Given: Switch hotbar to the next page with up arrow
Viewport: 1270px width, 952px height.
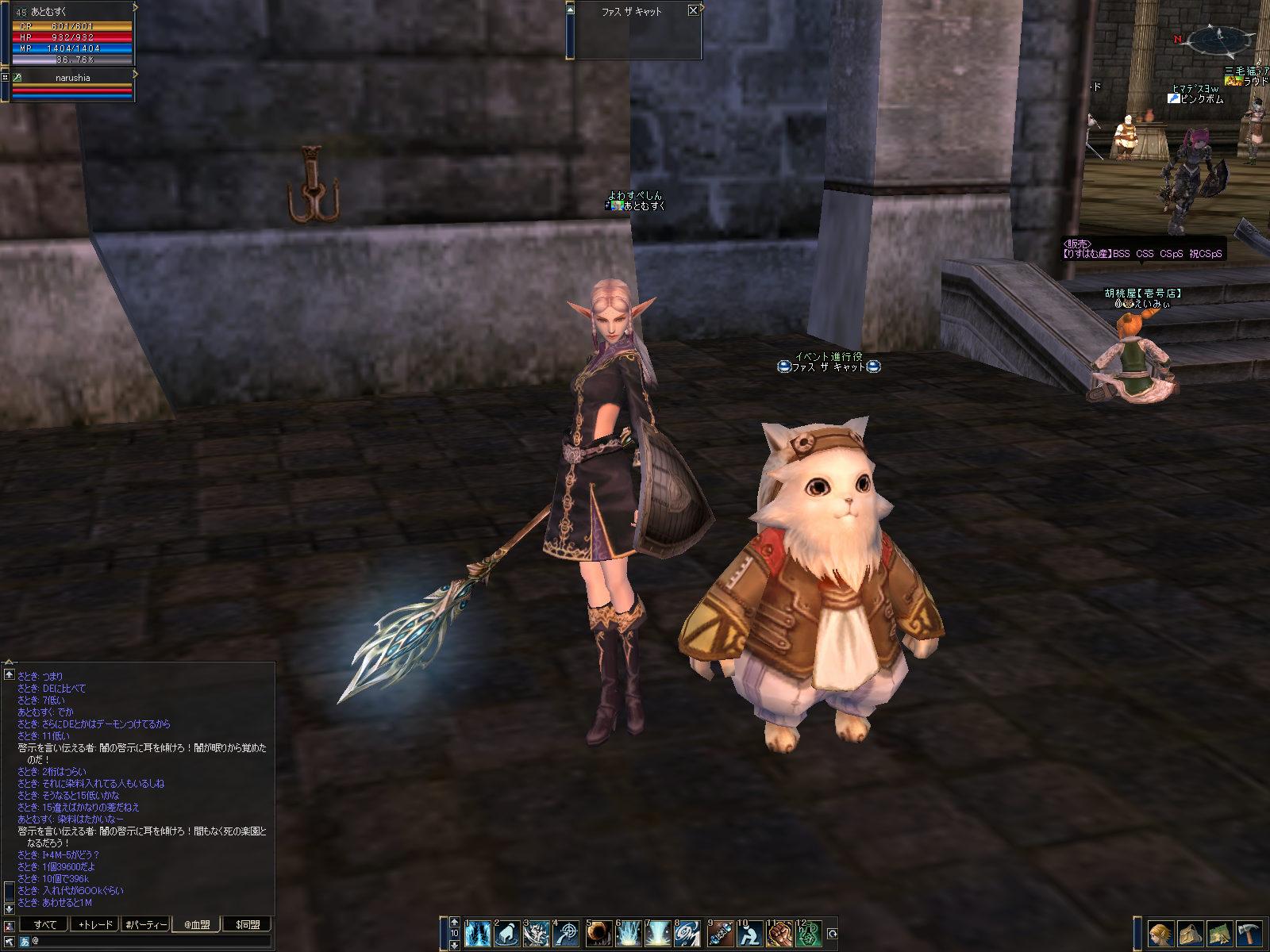Looking at the screenshot, I should pos(454,922).
